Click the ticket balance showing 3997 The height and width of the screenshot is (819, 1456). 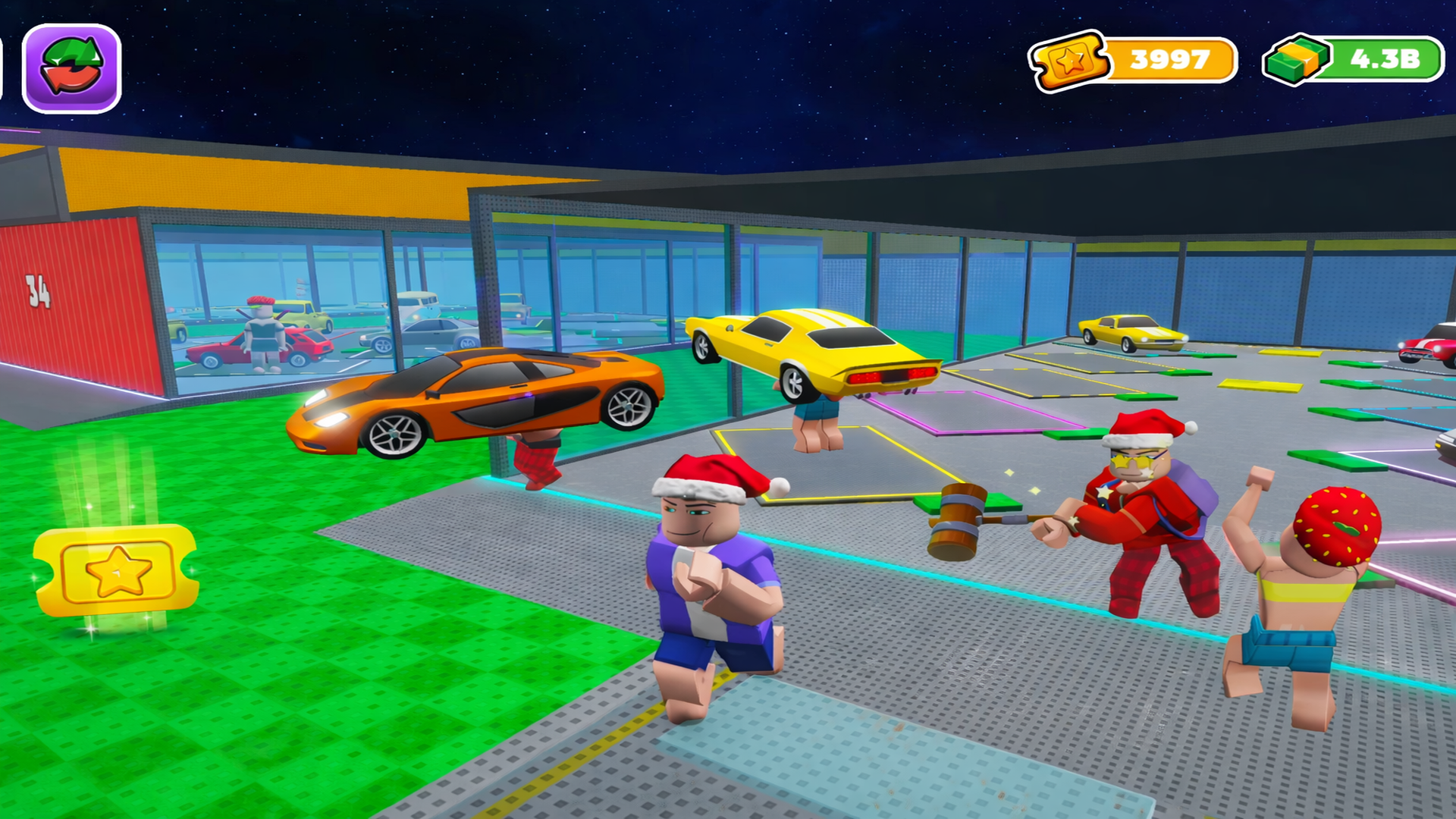tap(1167, 59)
